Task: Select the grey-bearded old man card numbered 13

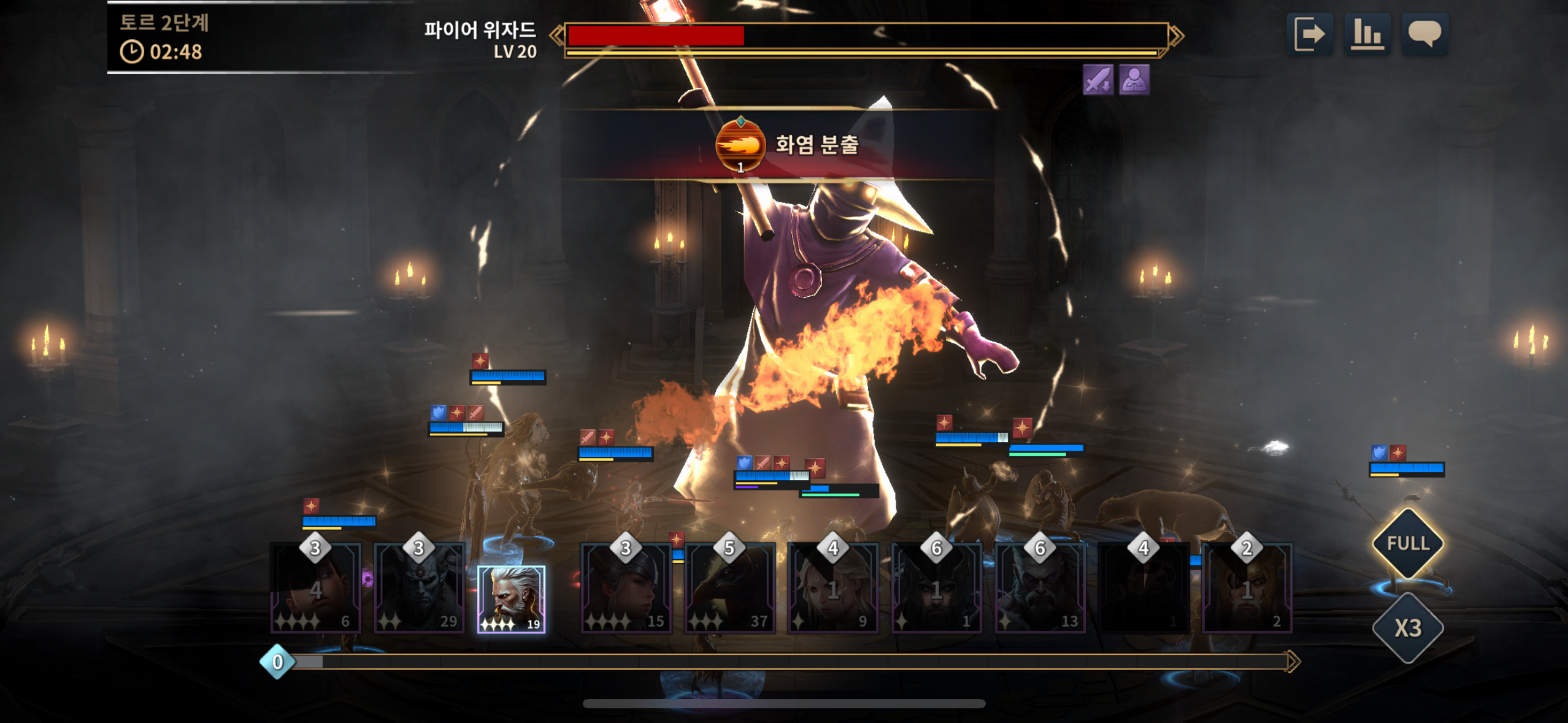Action: [x=1040, y=589]
